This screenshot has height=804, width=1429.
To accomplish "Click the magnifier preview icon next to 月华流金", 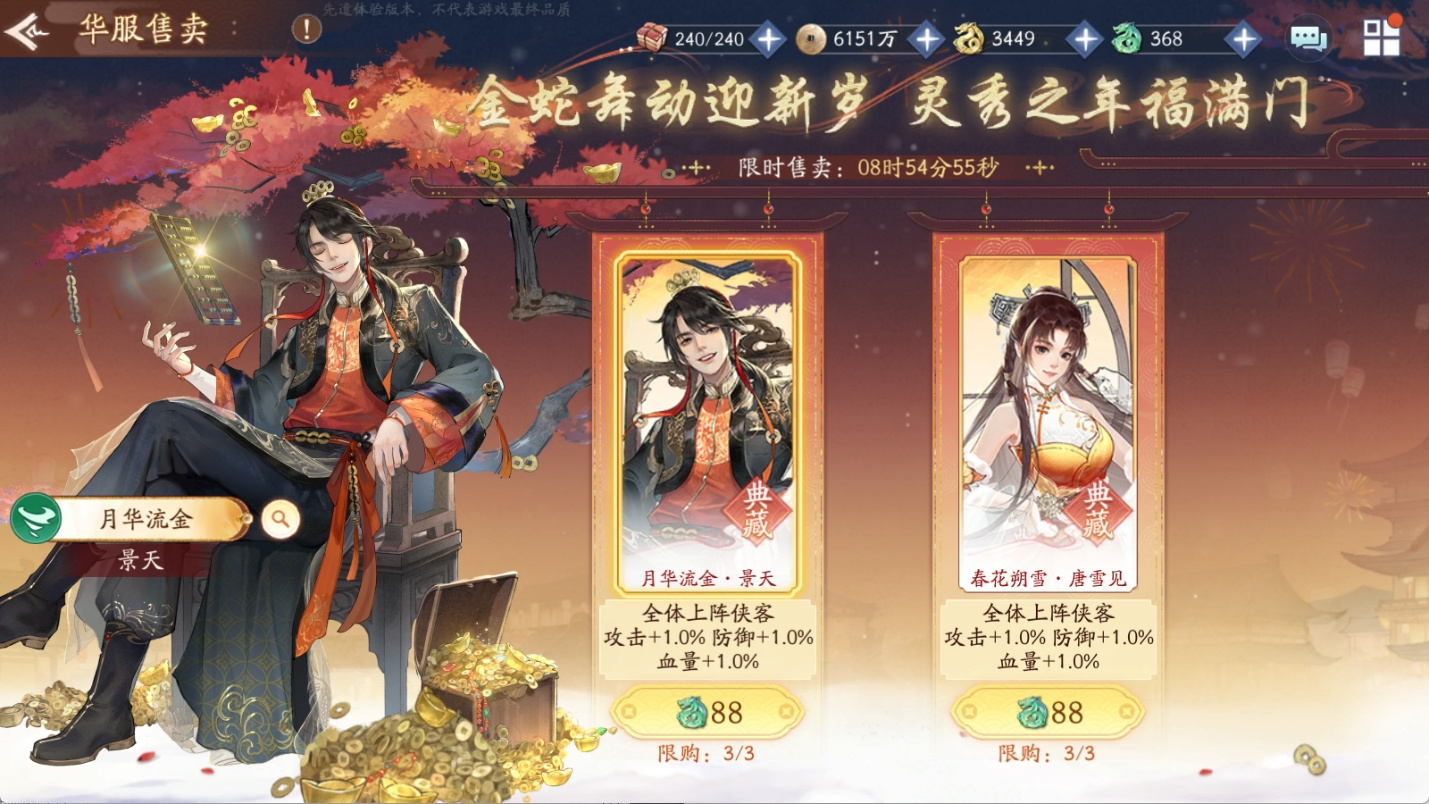I will click(280, 519).
